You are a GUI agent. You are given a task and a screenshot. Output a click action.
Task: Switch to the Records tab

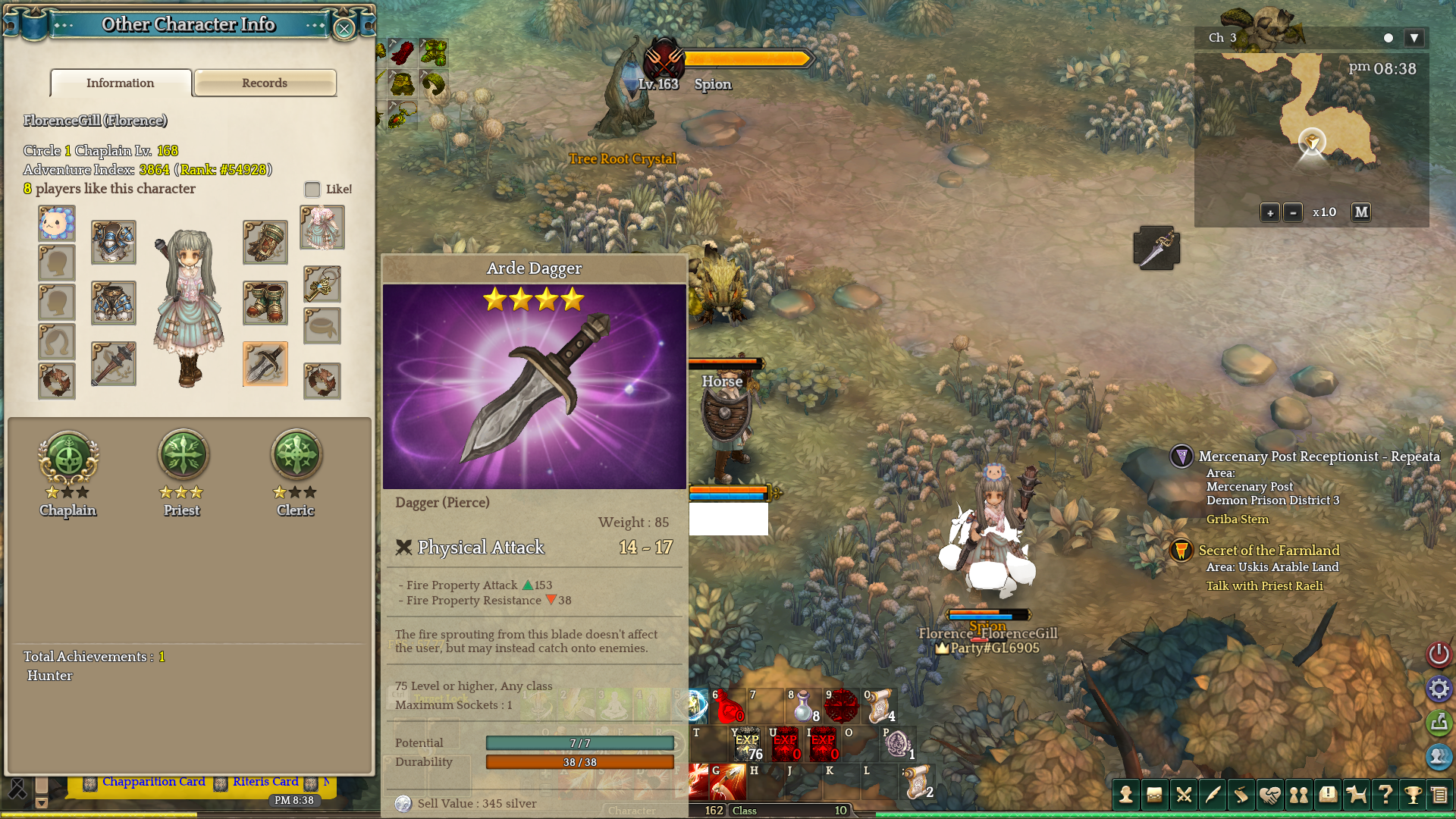point(265,83)
